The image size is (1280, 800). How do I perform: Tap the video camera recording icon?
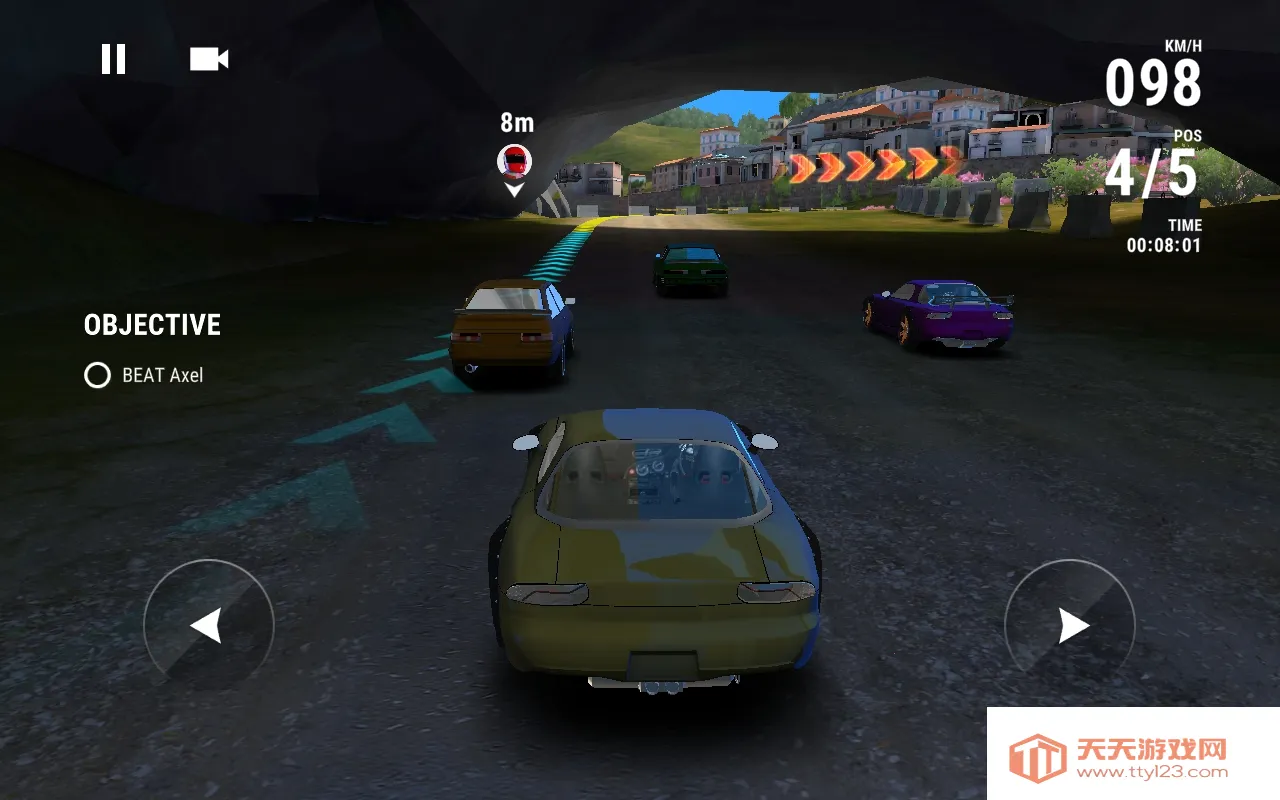pos(208,58)
